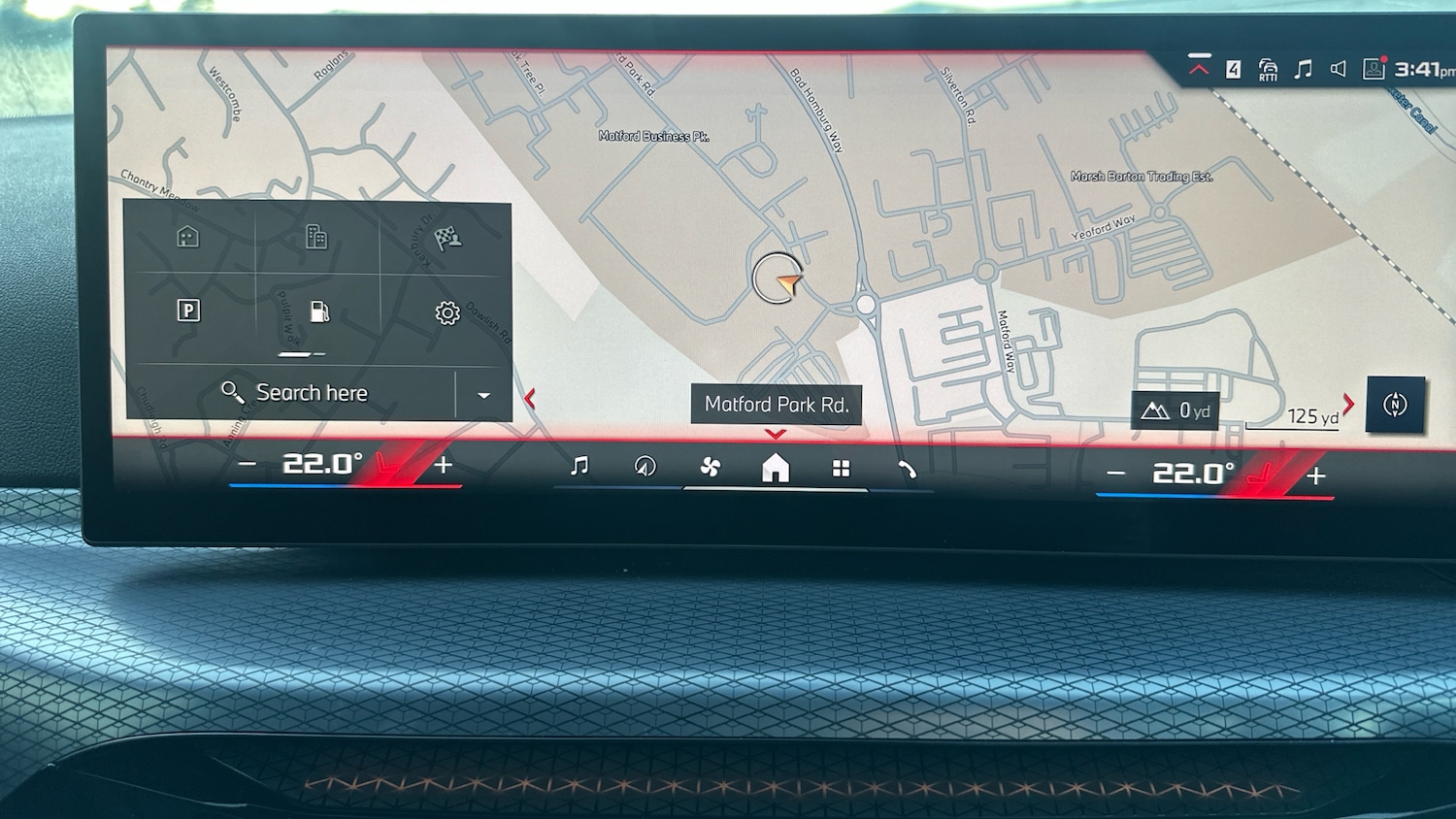Open the phone menu
This screenshot has width=1456, height=819.
pyautogui.click(x=908, y=470)
